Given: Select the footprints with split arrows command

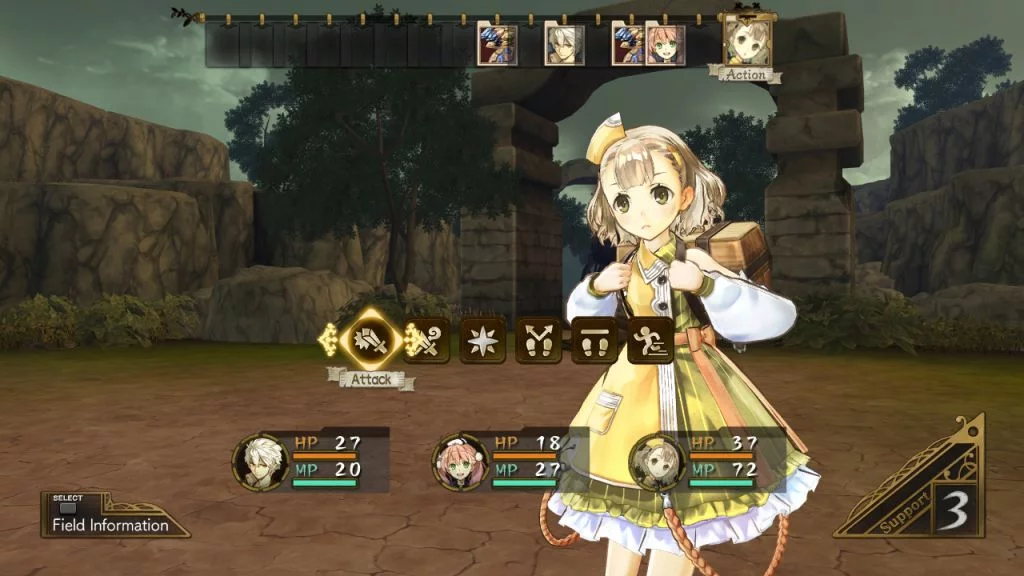Looking at the screenshot, I should (x=538, y=340).
